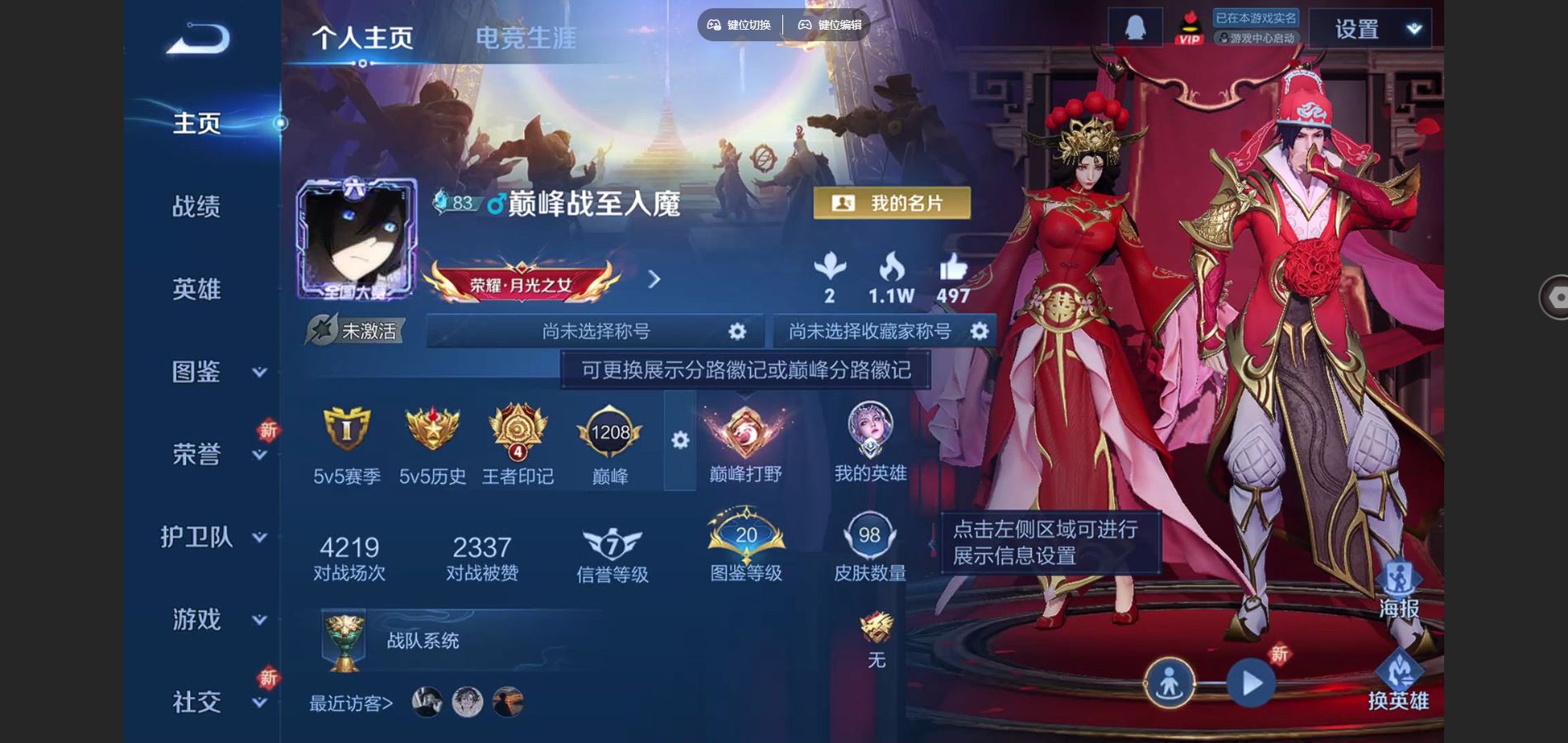This screenshot has width=1568, height=743.
Task: Open the 荣耀·月光之女 badge arrow
Action: [652, 281]
